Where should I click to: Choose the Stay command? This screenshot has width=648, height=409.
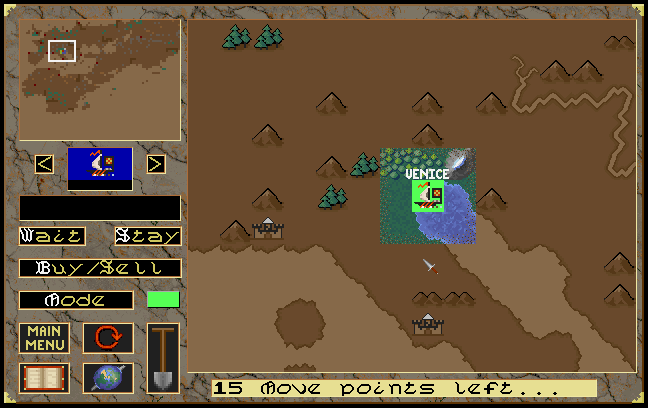point(148,237)
